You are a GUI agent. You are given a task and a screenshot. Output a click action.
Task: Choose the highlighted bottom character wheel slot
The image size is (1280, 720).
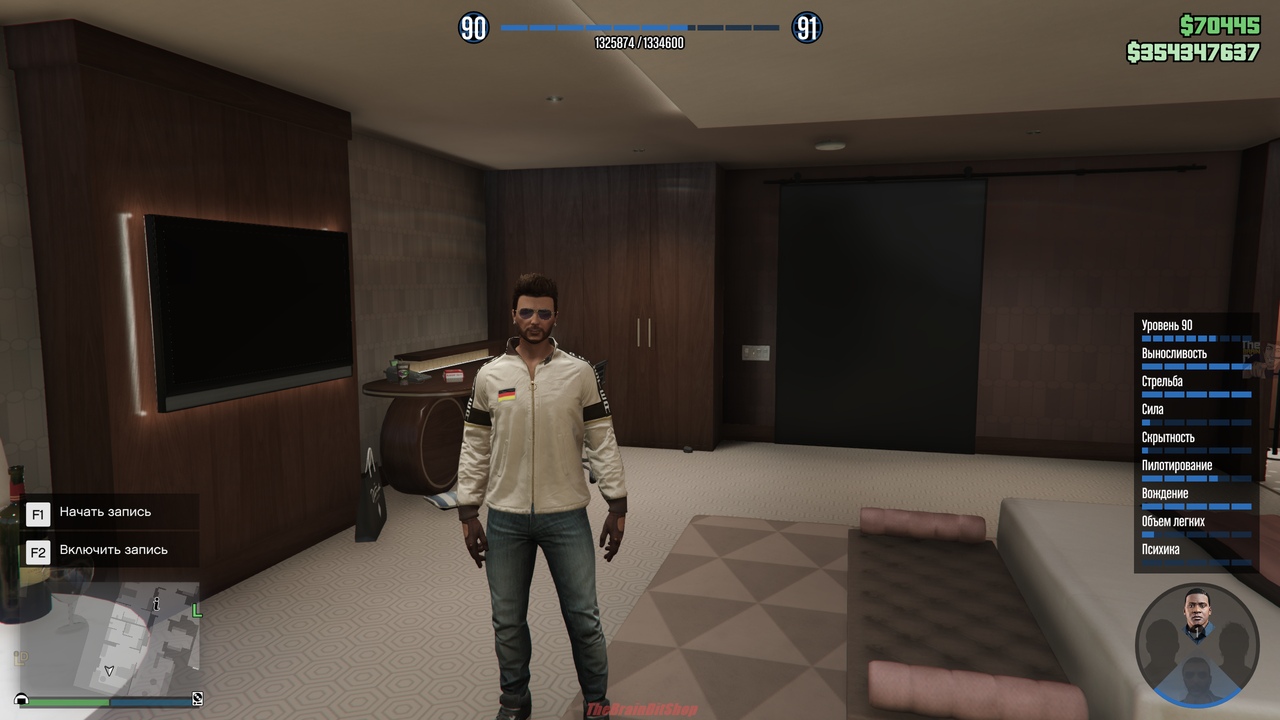click(1197, 681)
